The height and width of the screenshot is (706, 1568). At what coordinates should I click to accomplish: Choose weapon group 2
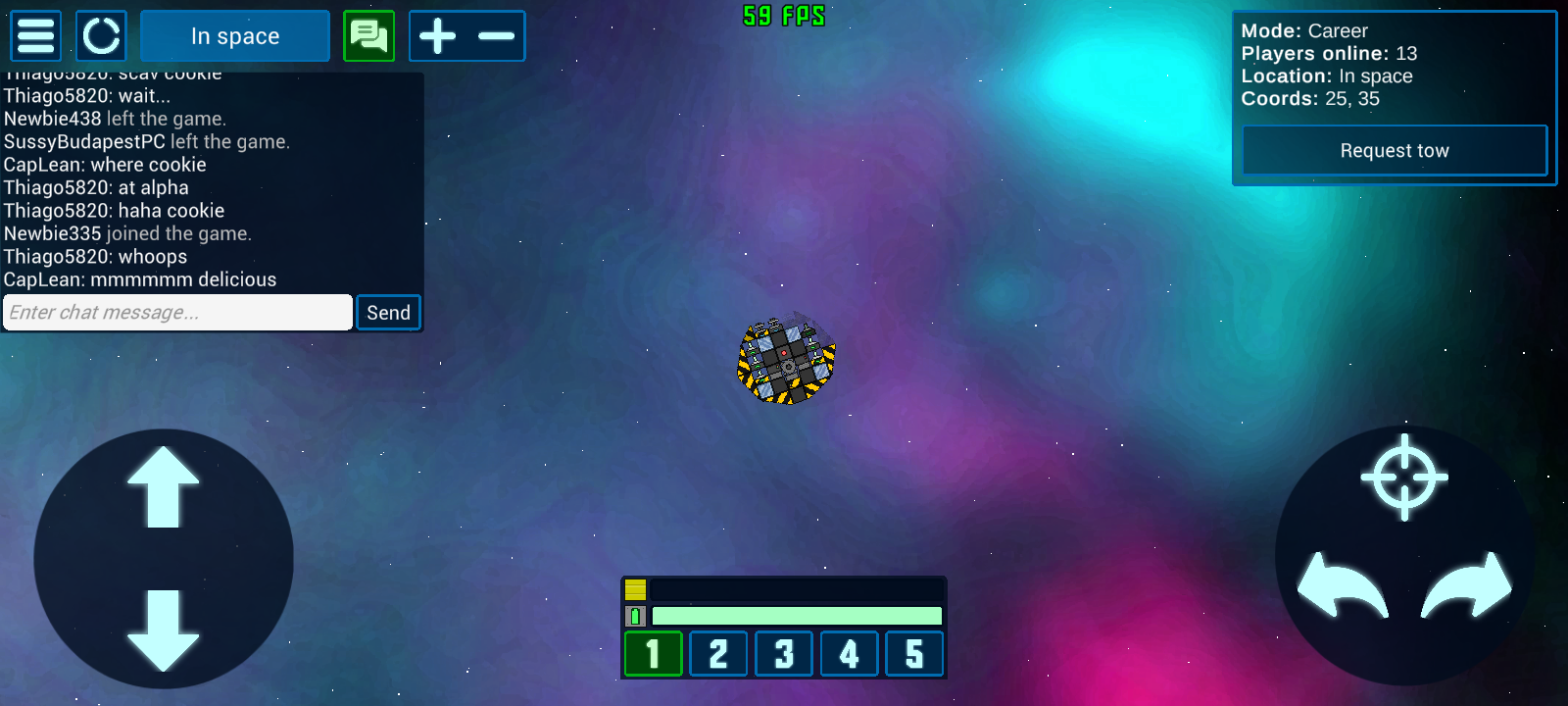click(x=718, y=654)
